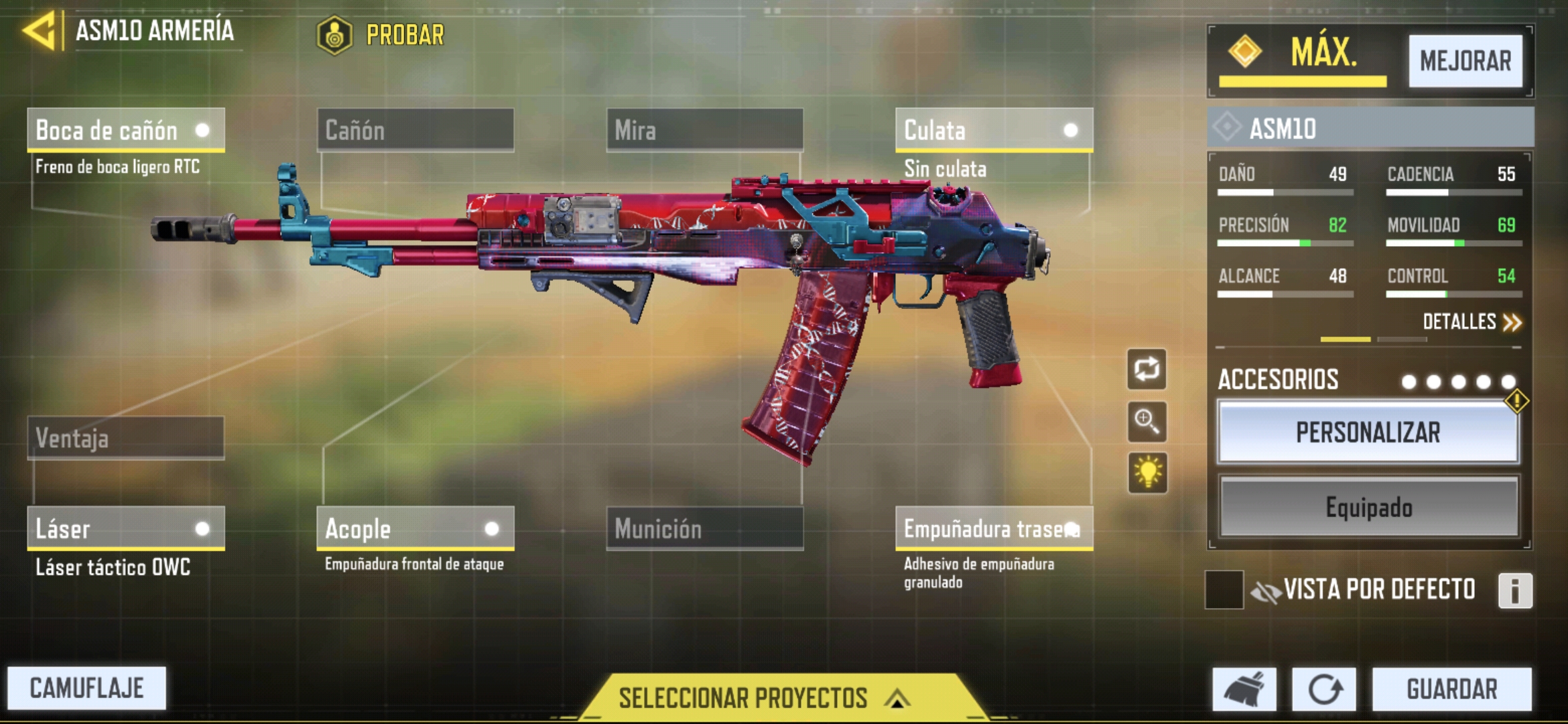
Task: Click the PERSONALIZAR button
Action: (1368, 432)
